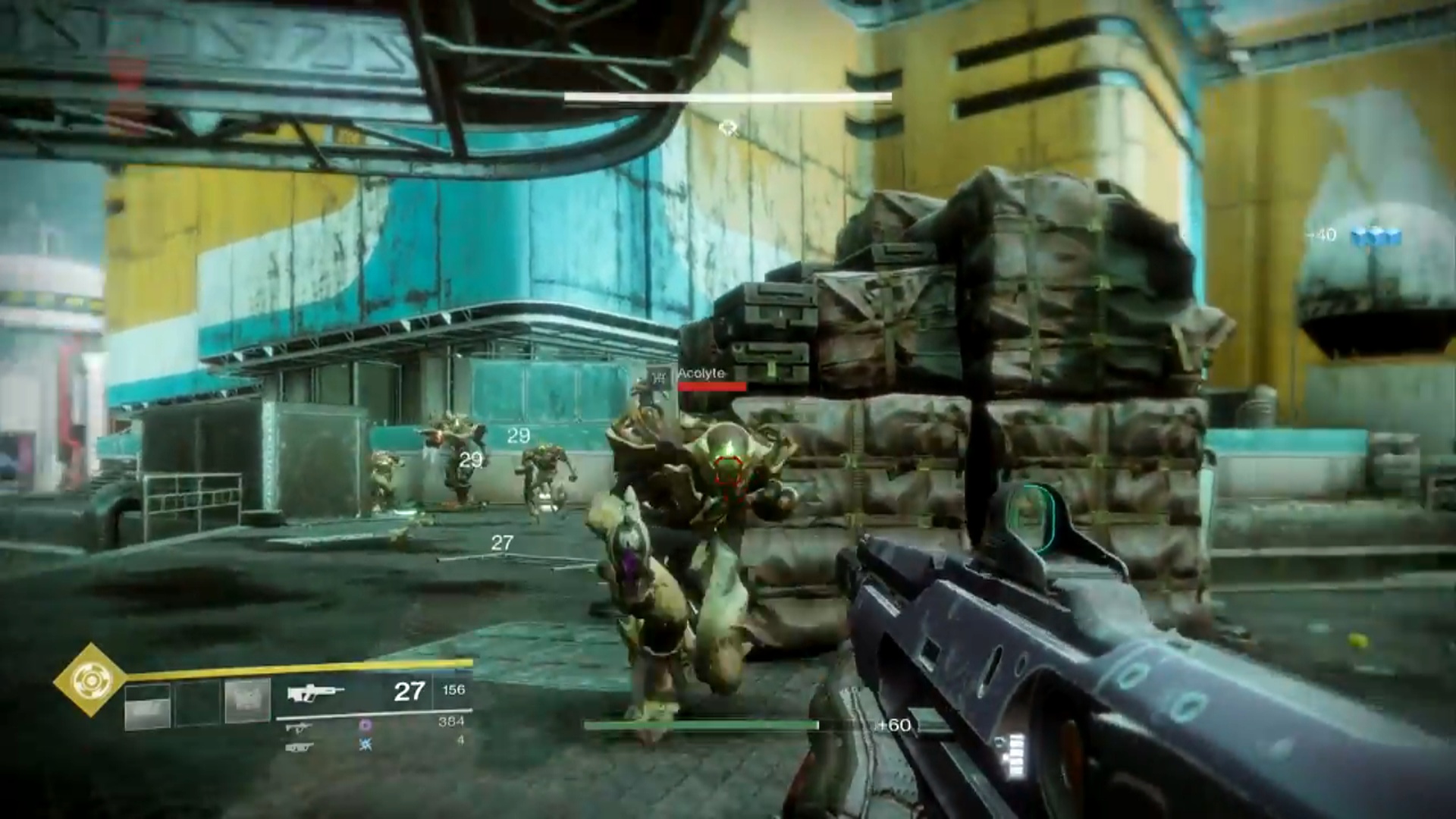Screen dimensions: 1456x819
Task: Activate the golden Super ability diamond
Action: tap(90, 680)
